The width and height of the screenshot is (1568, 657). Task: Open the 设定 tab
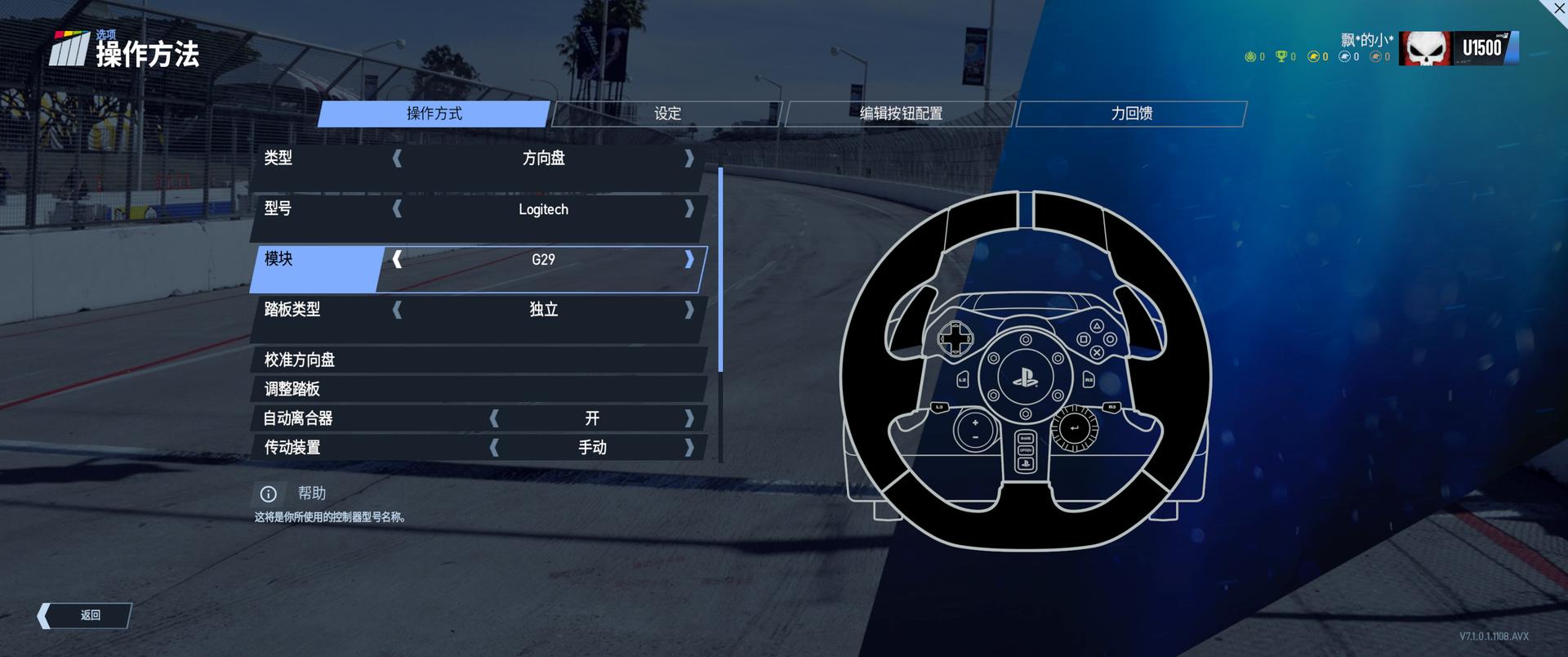667,114
